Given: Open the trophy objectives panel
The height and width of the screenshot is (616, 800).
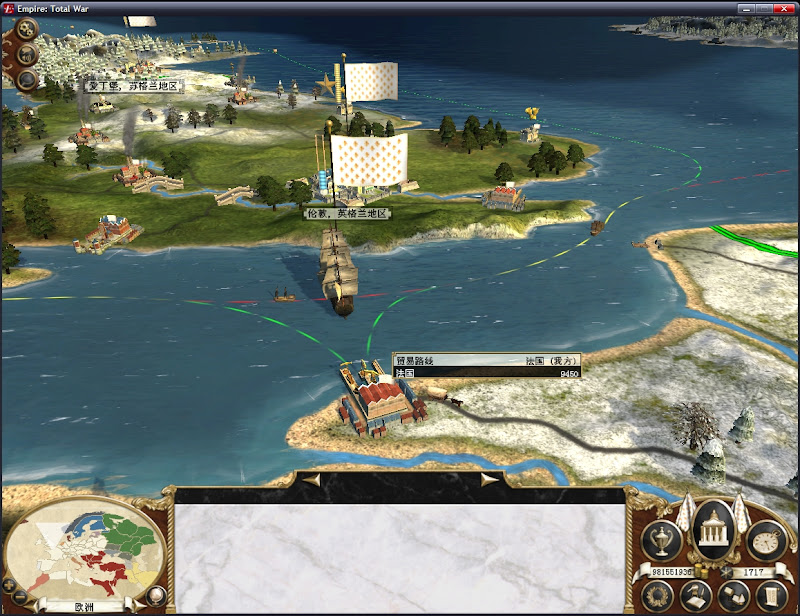Looking at the screenshot, I should click(662, 540).
